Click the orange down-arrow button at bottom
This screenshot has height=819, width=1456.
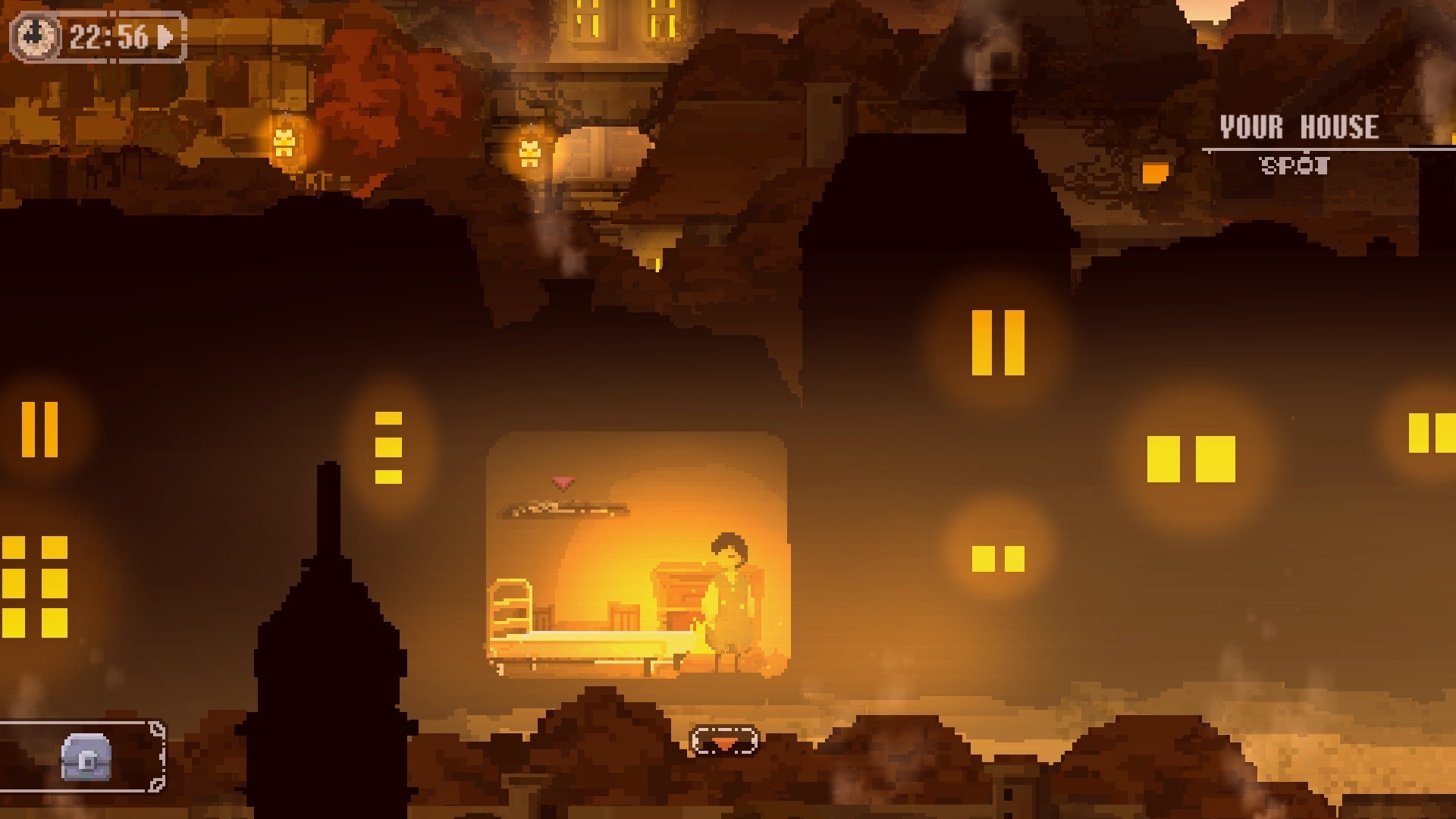(x=724, y=742)
